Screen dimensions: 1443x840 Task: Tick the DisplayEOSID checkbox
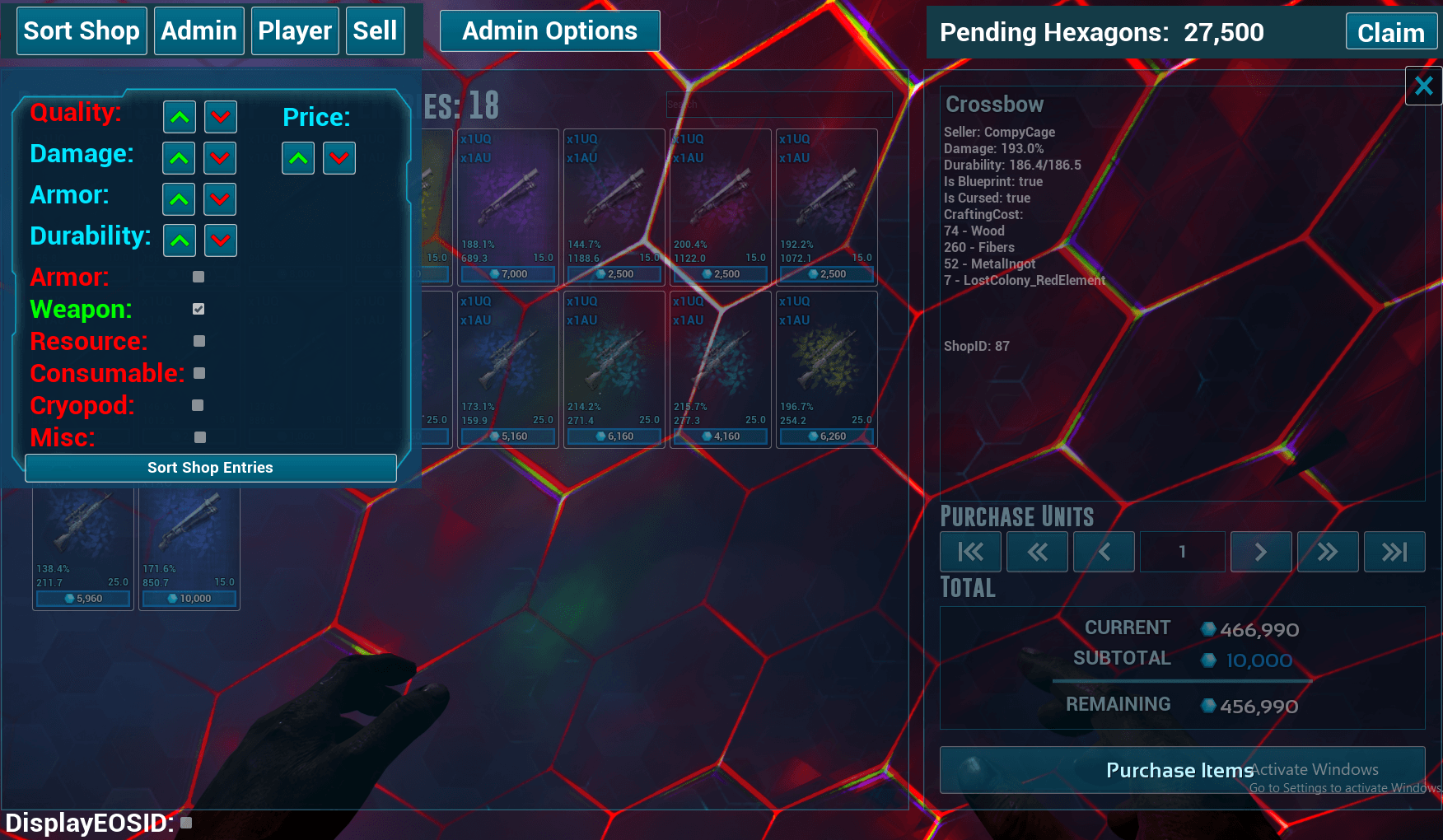pos(186,822)
